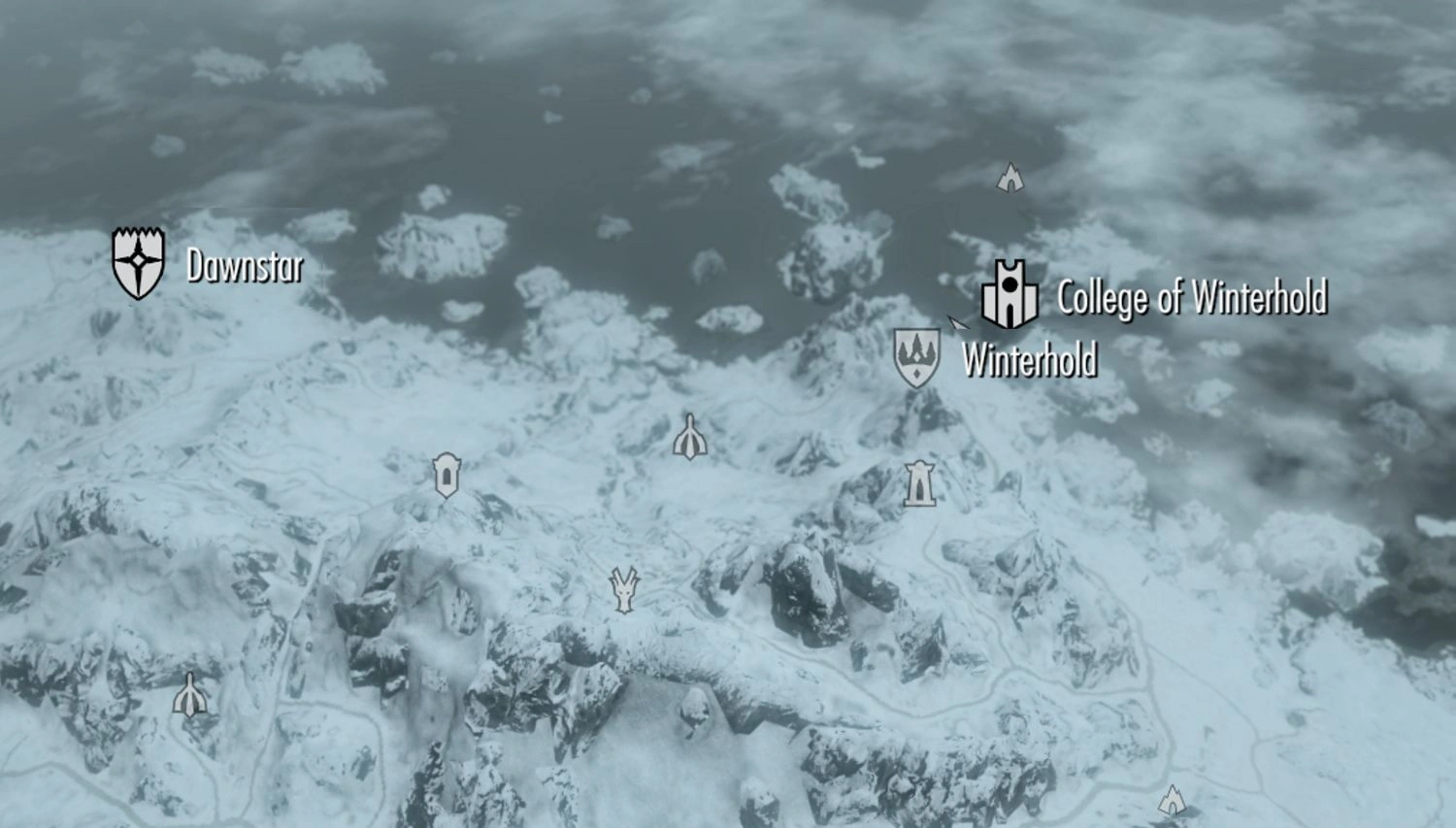Click the cursor arrow near the Winterhold marker
The width and height of the screenshot is (1456, 828).
[955, 324]
